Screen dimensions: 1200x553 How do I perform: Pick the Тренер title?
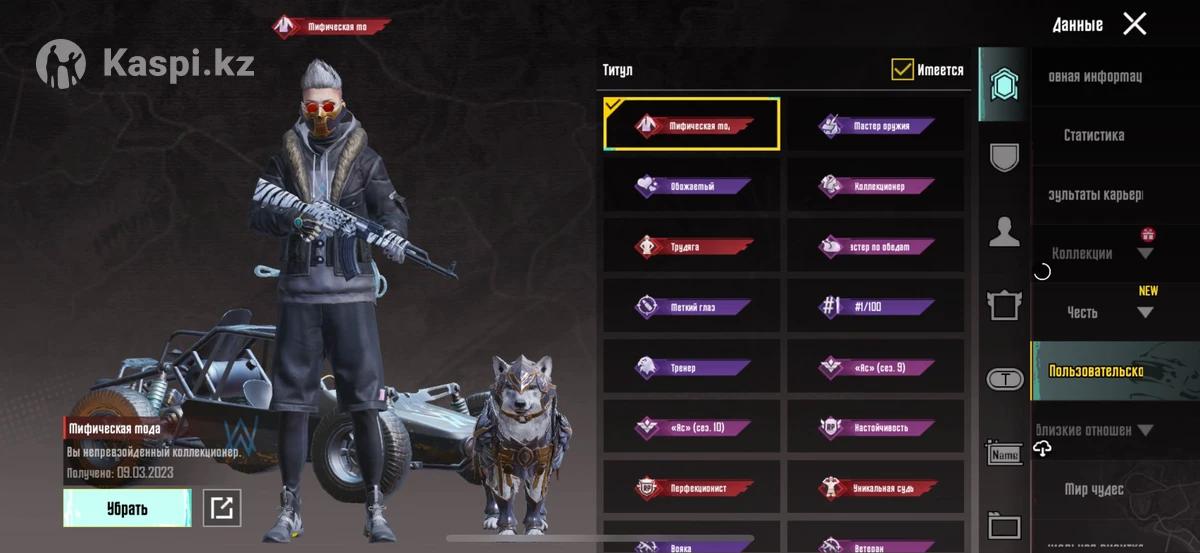click(692, 367)
